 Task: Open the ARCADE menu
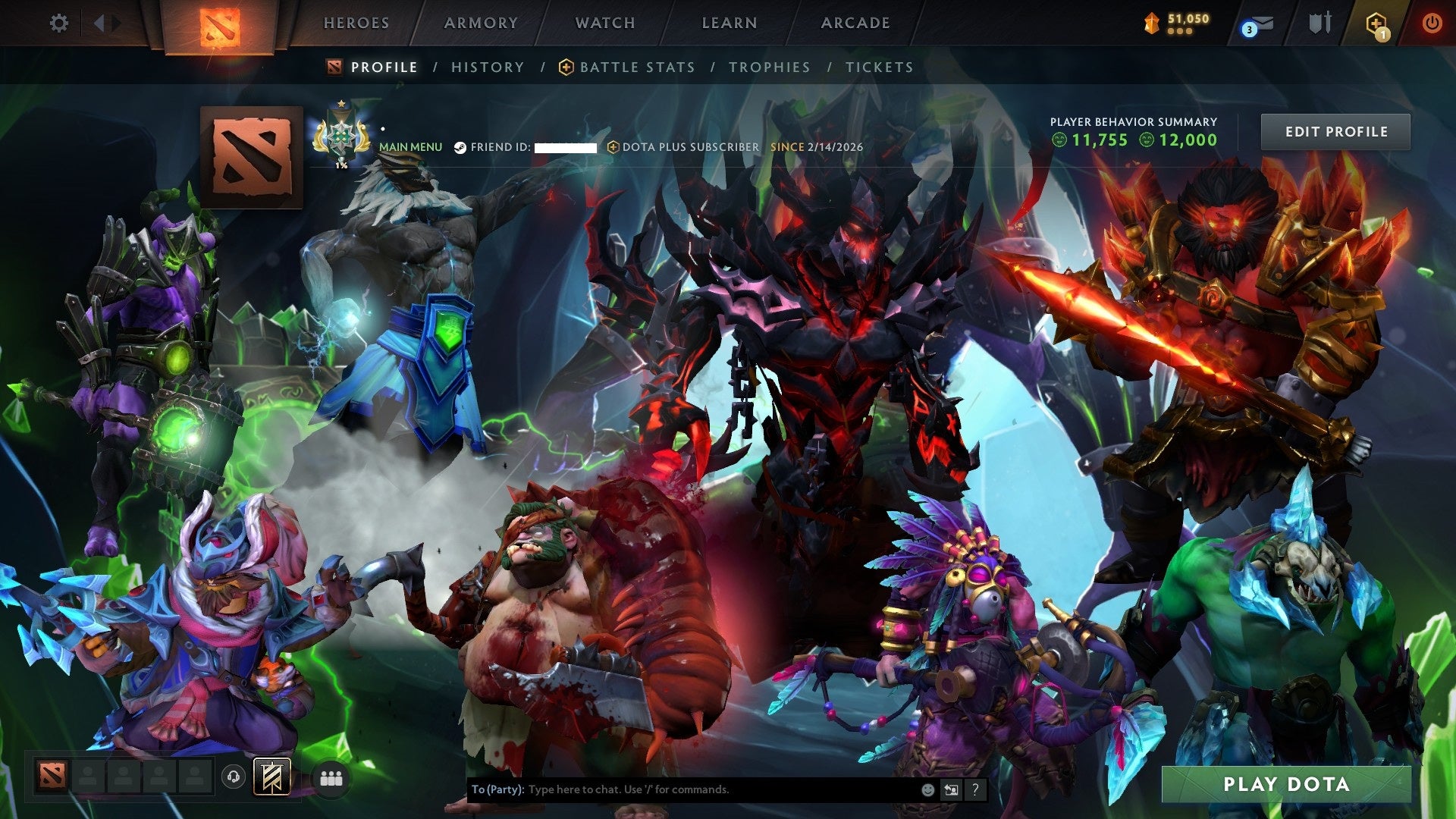click(x=855, y=23)
